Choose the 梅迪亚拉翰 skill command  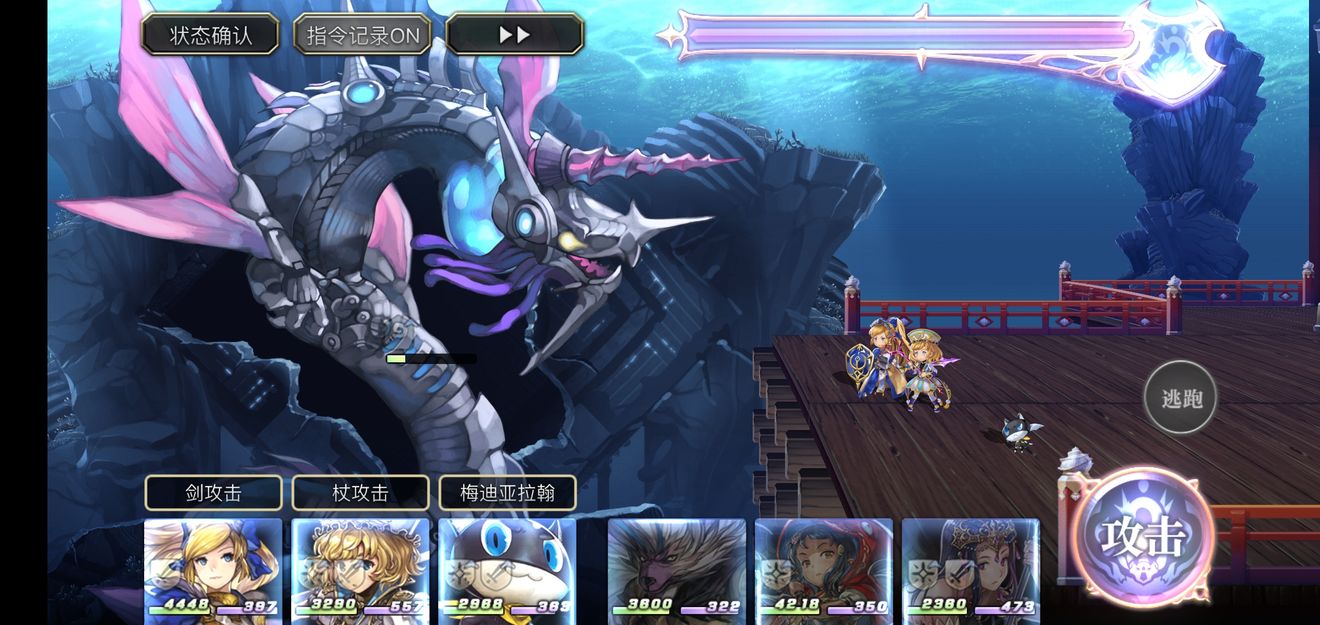click(507, 493)
